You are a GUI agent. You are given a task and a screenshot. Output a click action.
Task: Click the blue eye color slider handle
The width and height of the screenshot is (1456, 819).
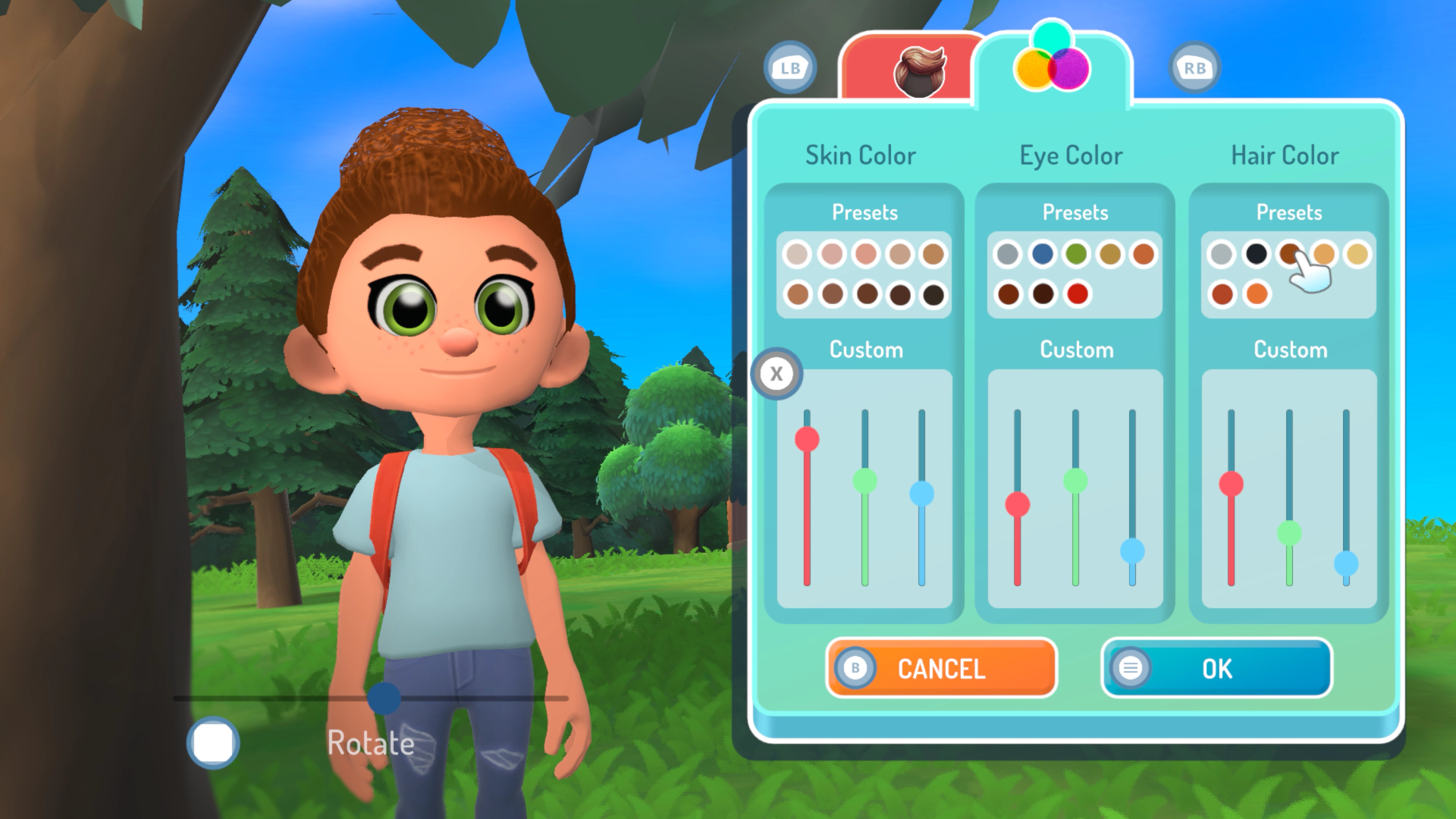click(1132, 551)
